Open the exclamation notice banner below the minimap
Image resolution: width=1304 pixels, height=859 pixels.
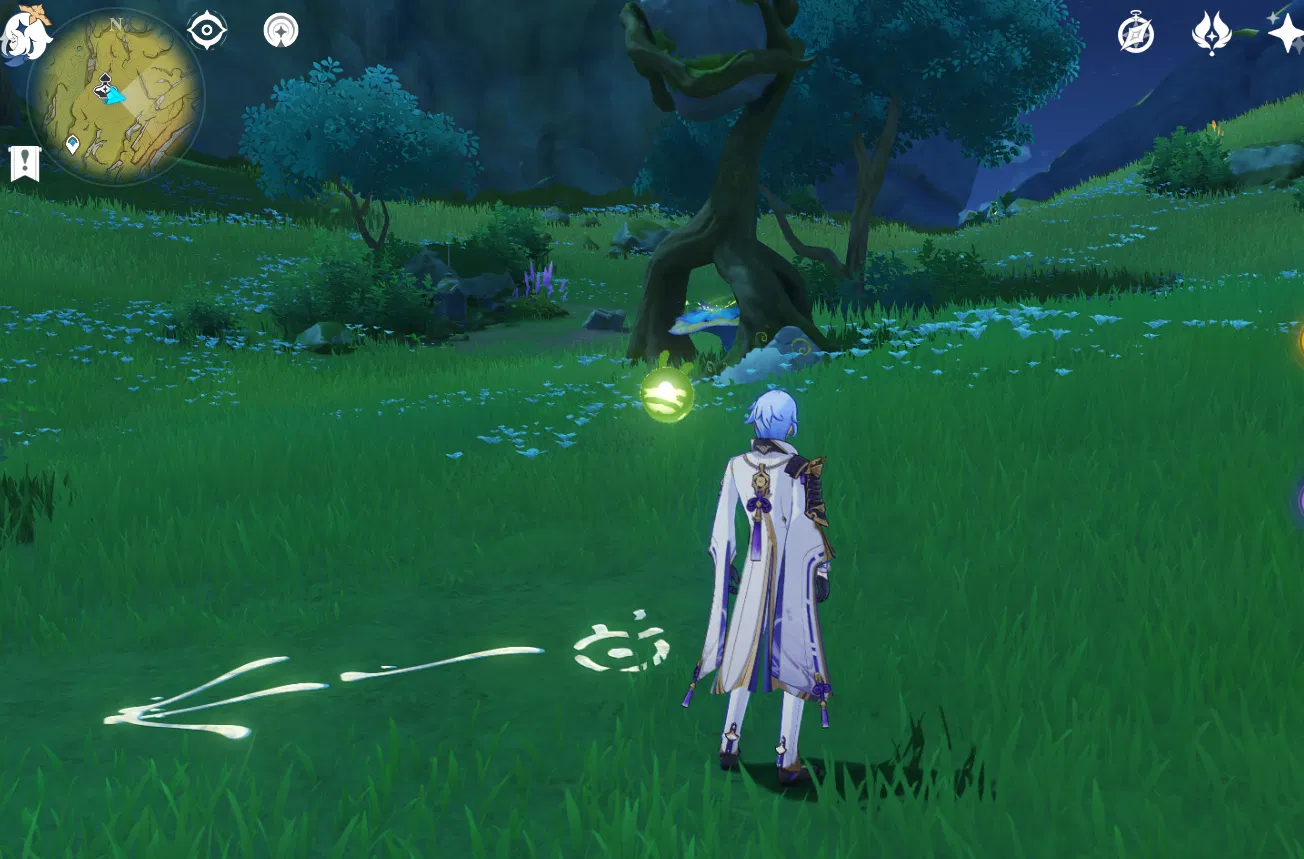point(24,163)
